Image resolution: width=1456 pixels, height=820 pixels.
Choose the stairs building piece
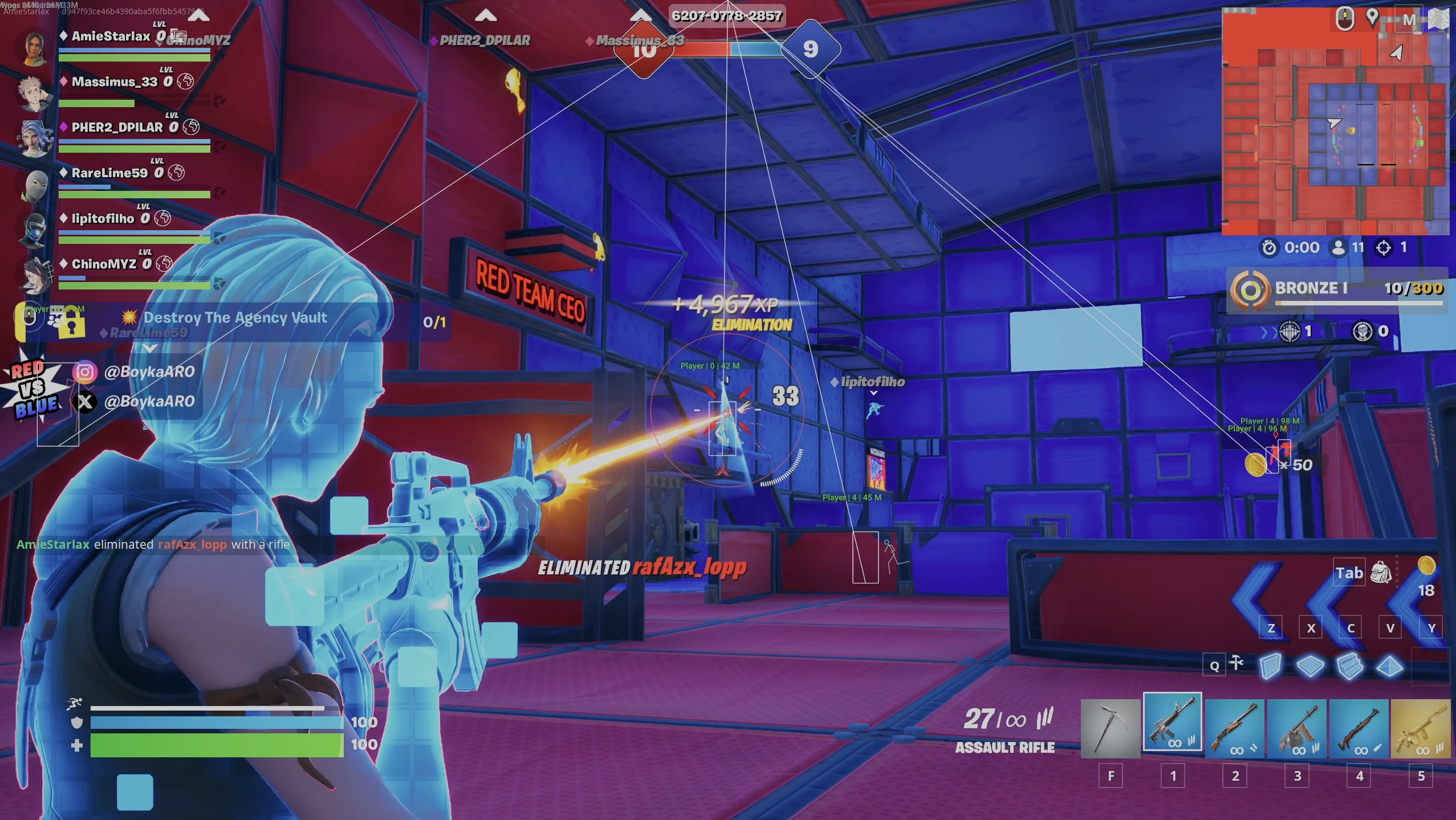(x=1349, y=666)
